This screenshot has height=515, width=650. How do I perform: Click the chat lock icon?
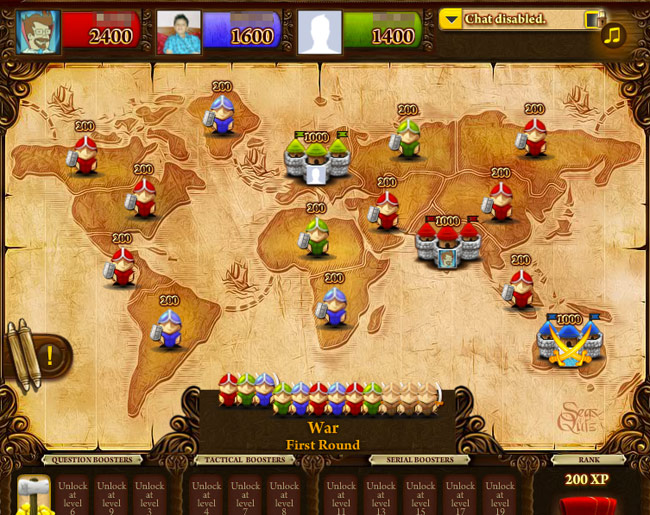pyautogui.click(x=593, y=19)
